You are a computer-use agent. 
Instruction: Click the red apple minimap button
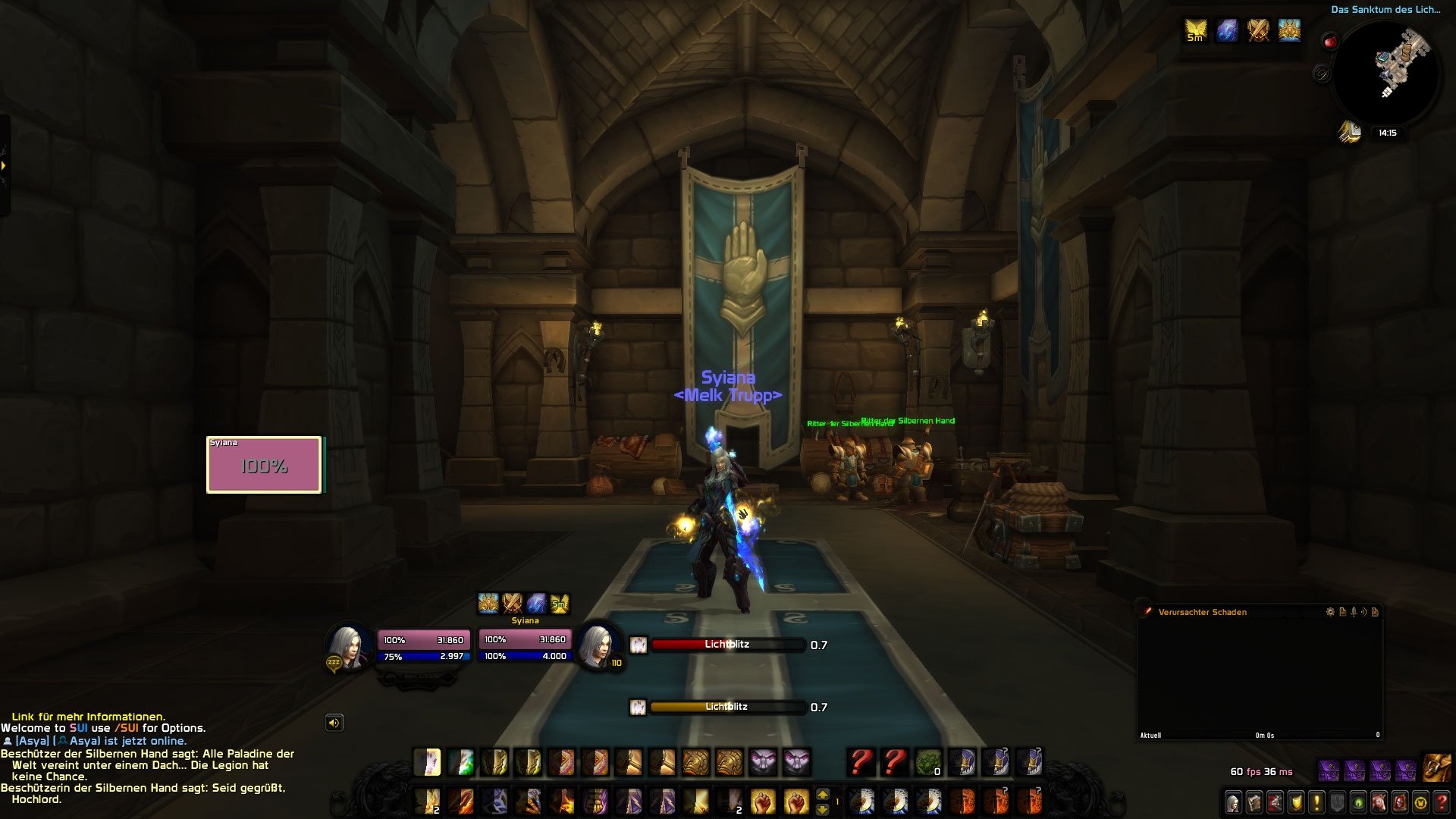1331,42
